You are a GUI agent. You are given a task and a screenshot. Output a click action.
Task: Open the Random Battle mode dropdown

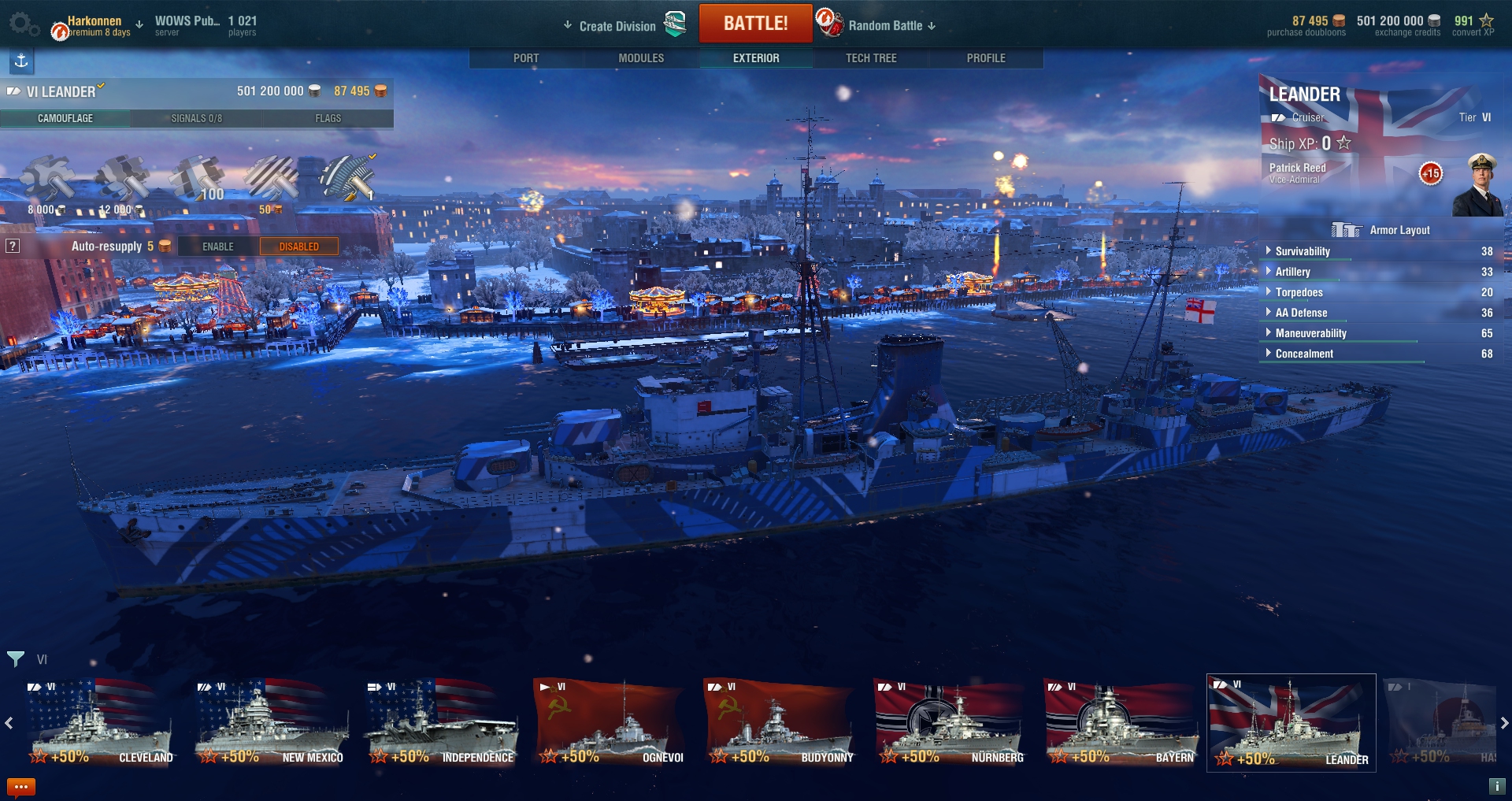pyautogui.click(x=891, y=26)
